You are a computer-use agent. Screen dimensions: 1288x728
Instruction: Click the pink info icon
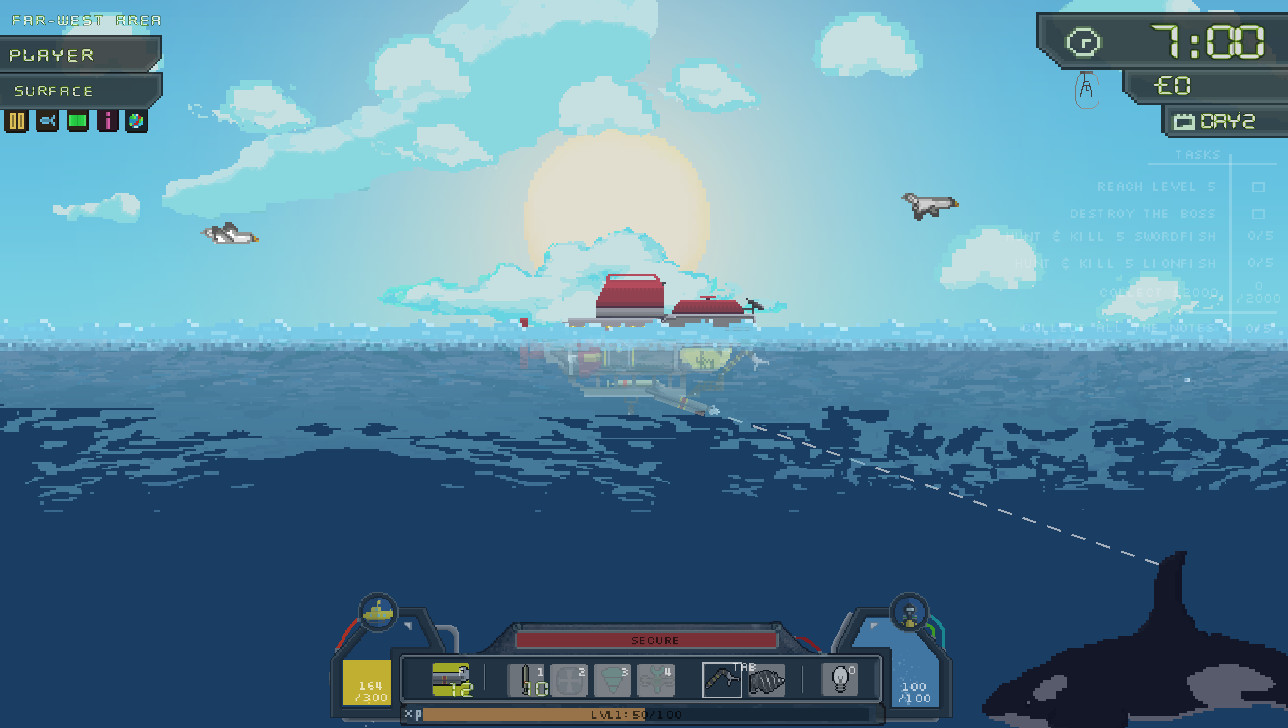point(107,120)
